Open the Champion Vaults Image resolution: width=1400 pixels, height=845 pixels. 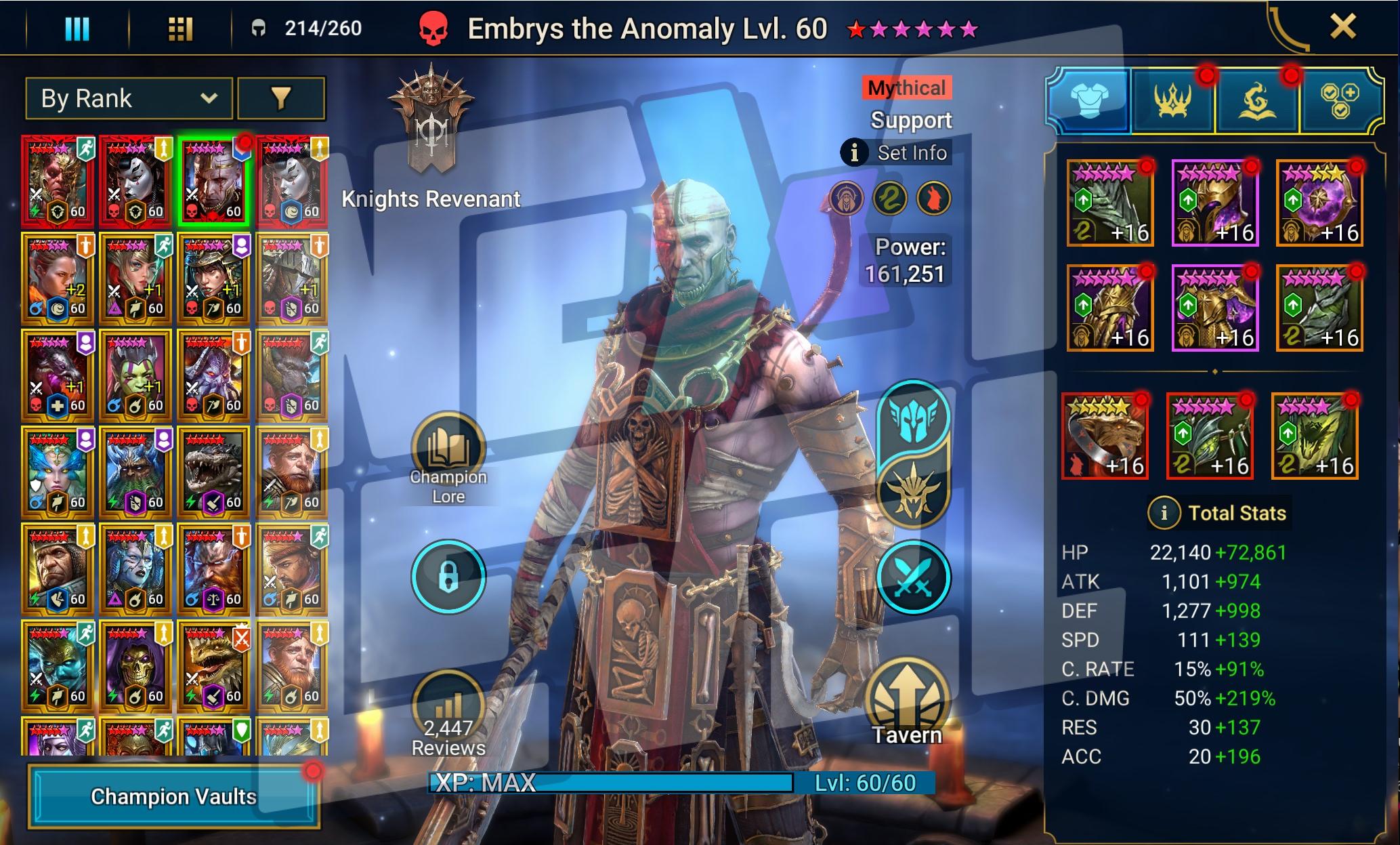click(x=173, y=796)
